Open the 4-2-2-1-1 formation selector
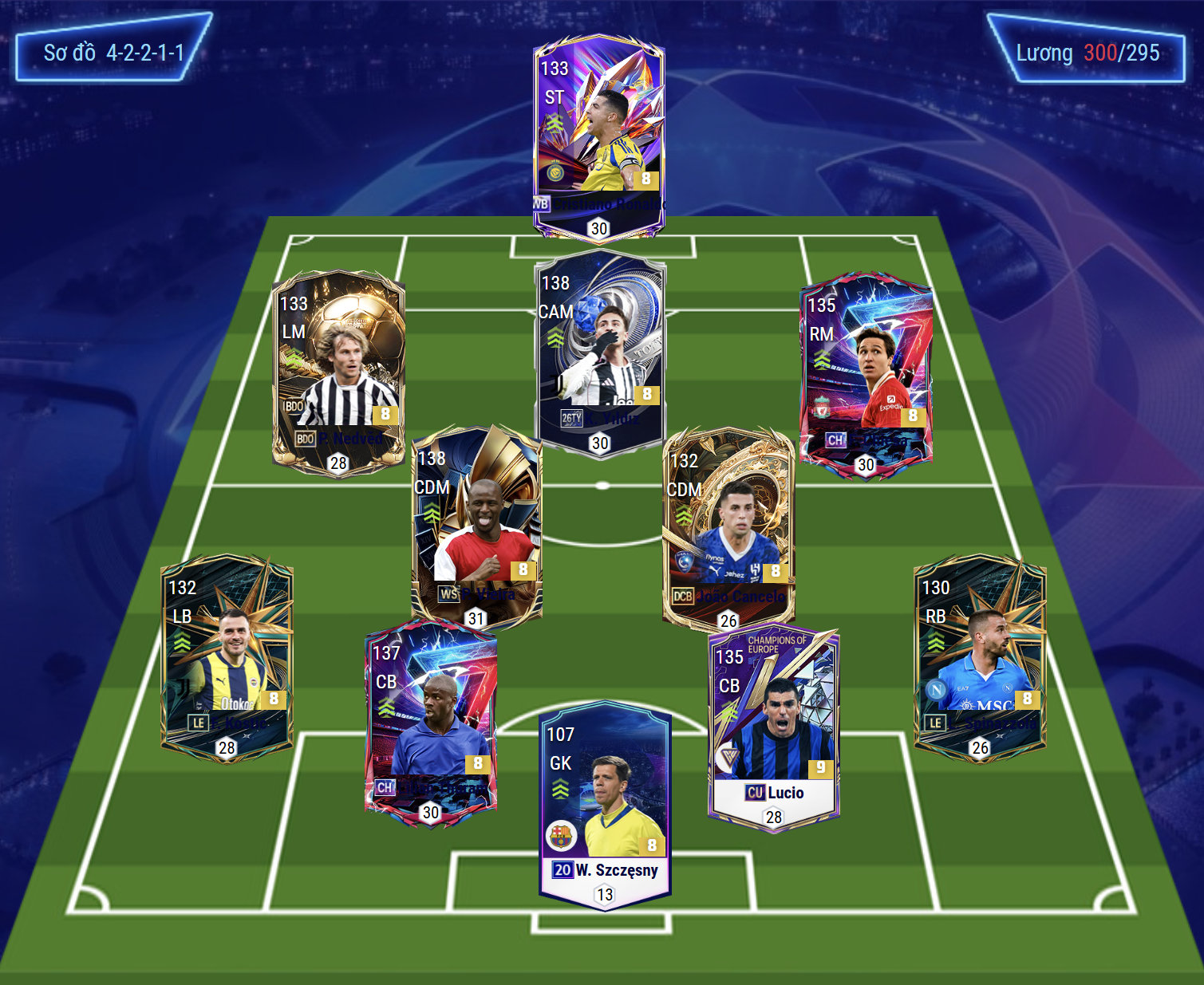Viewport: 1204px width, 985px height. click(x=113, y=53)
